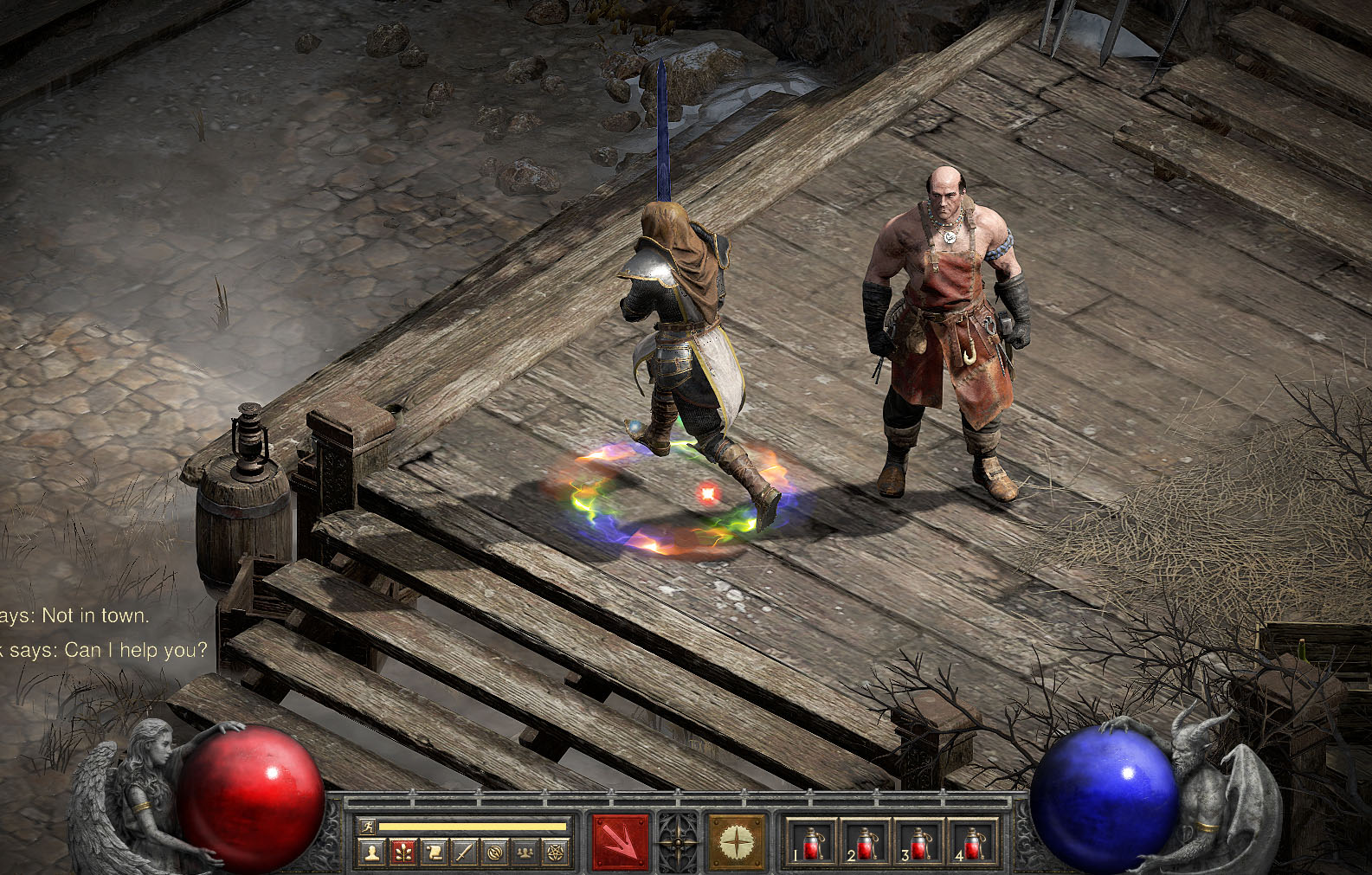The image size is (1372, 875).
Task: Open the party screen icon
Action: (x=525, y=853)
